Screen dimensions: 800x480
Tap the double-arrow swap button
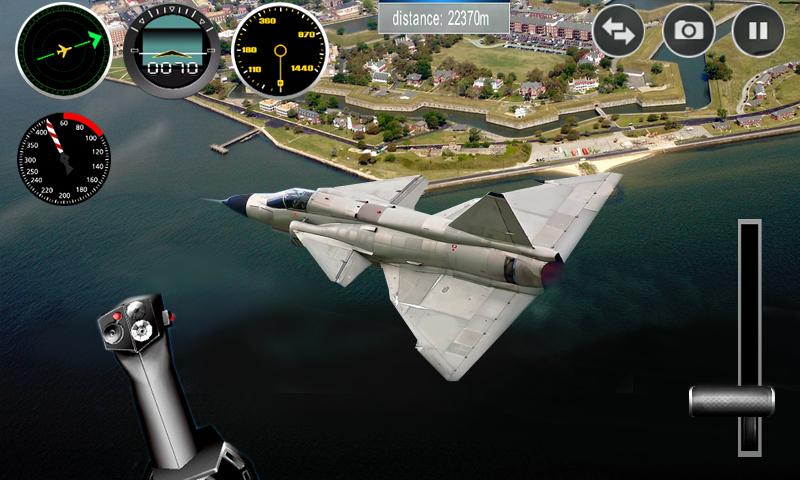[618, 31]
